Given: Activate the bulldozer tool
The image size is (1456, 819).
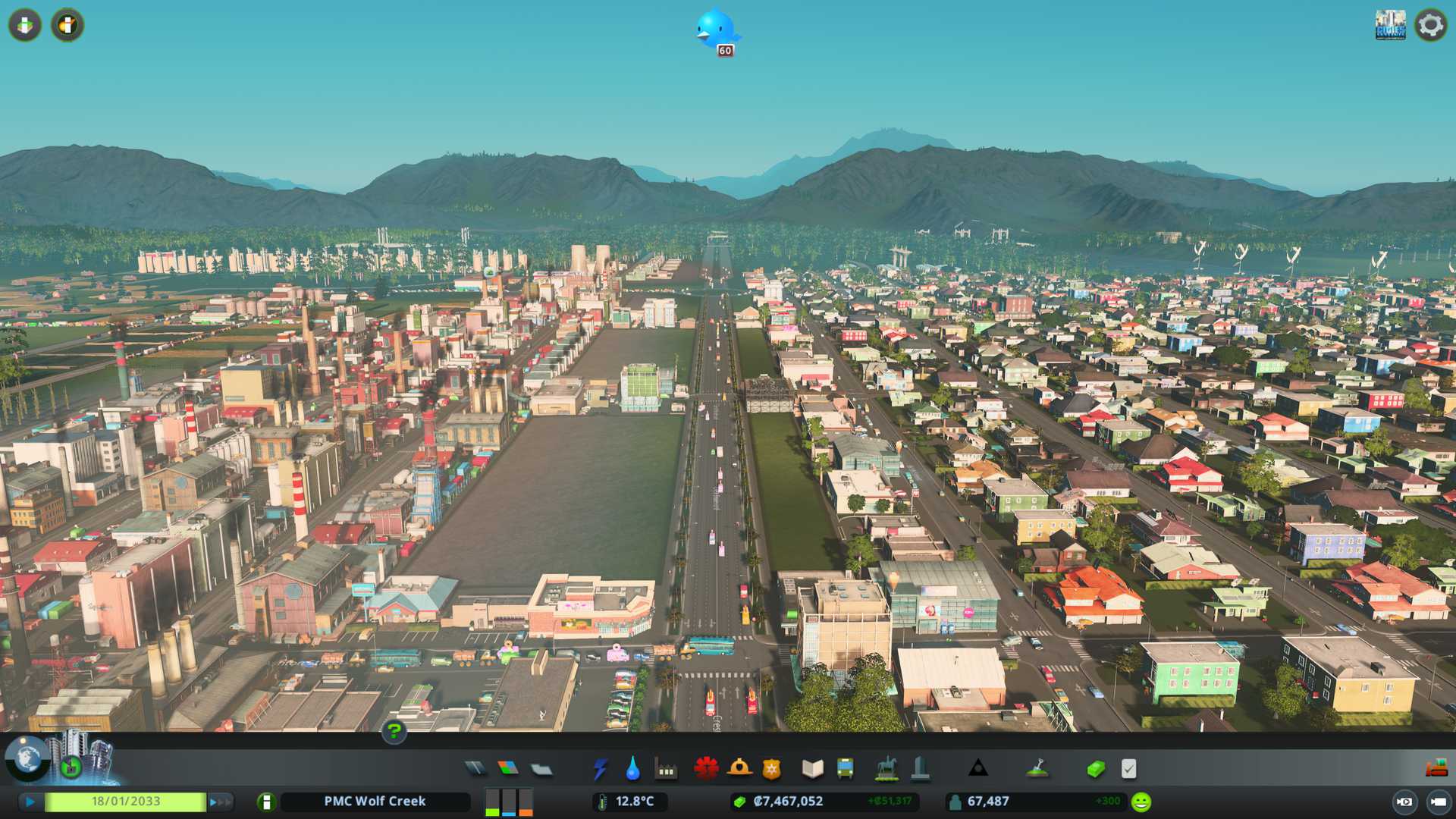Looking at the screenshot, I should pyautogui.click(x=1436, y=768).
